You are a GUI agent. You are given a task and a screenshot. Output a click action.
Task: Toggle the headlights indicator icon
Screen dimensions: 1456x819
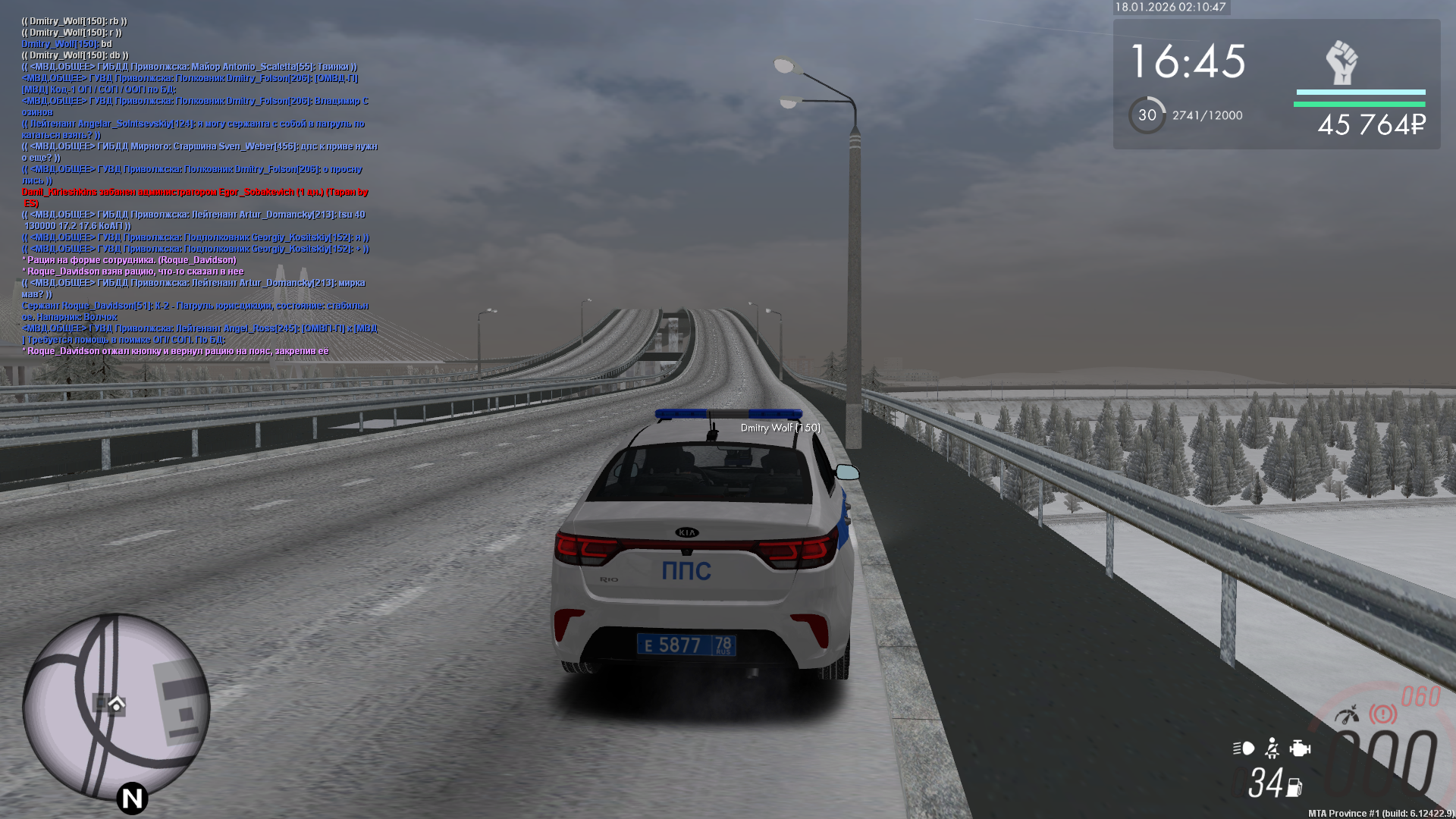[x=1244, y=748]
